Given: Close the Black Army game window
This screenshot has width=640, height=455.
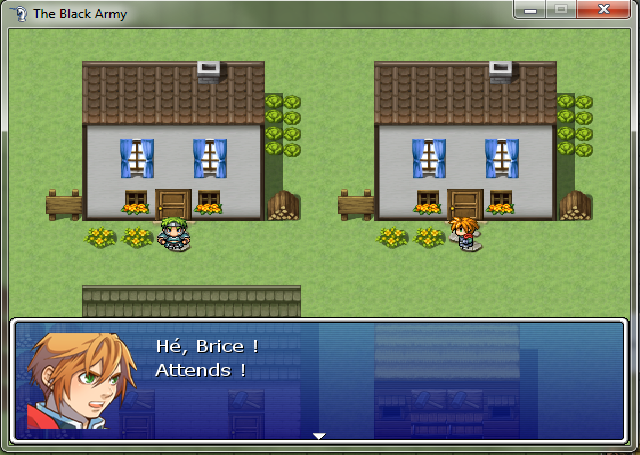Looking at the screenshot, I should point(604,9).
